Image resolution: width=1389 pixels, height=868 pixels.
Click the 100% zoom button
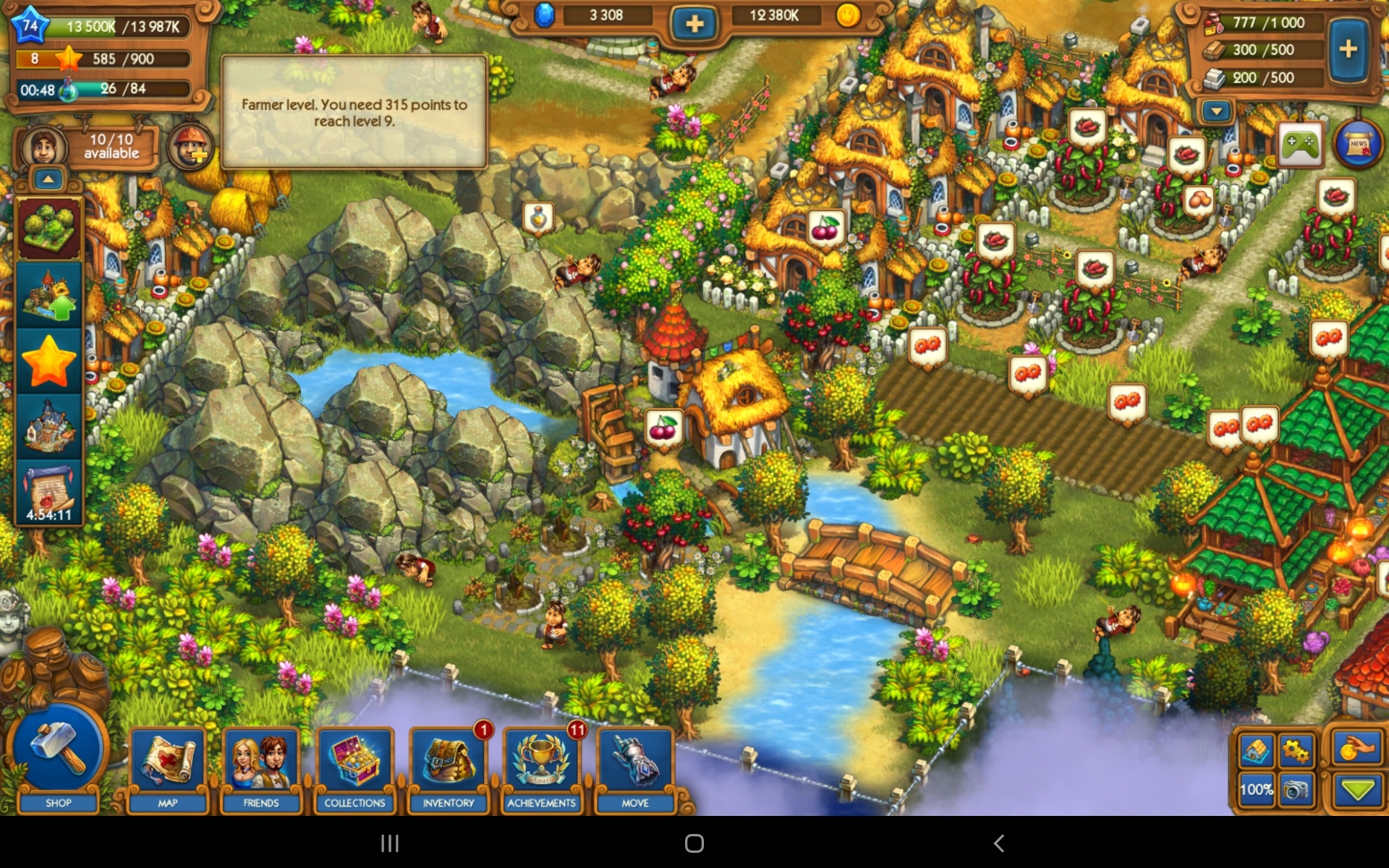(1256, 790)
